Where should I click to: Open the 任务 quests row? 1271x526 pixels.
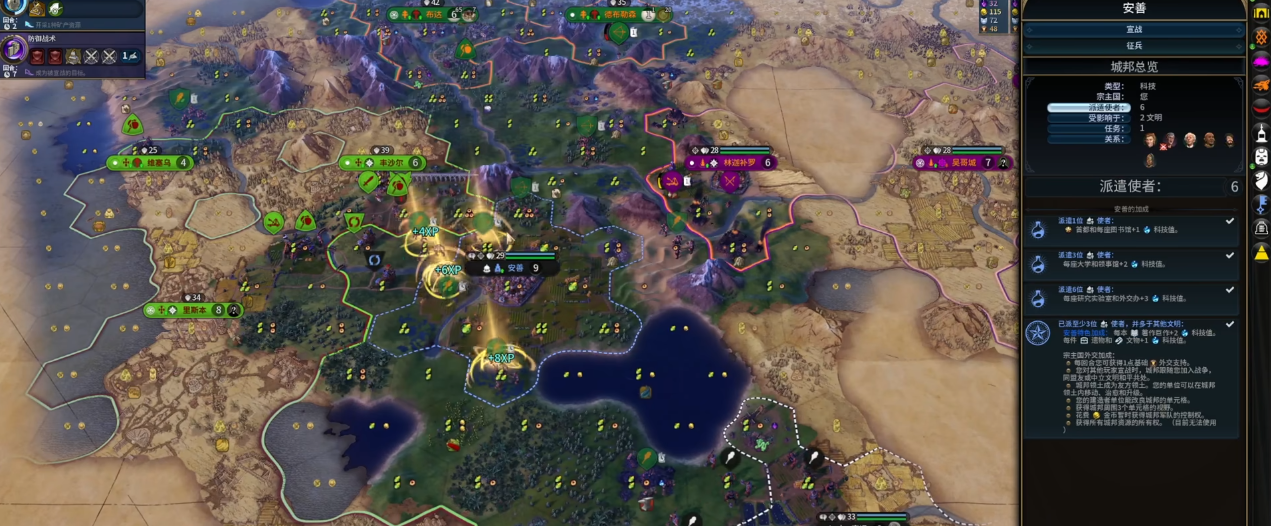pos(1088,128)
